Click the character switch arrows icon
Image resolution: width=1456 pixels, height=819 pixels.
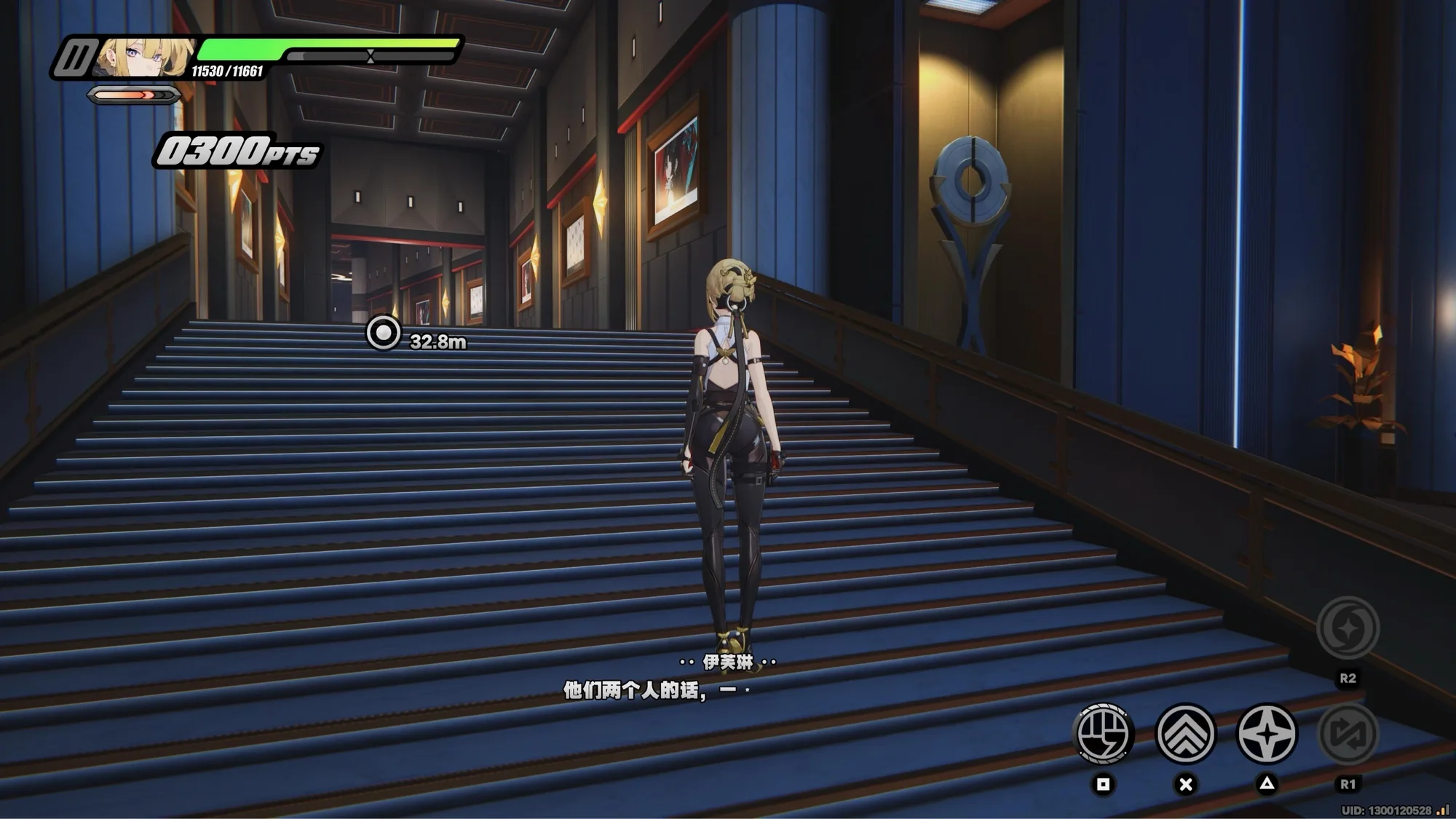coord(1348,733)
